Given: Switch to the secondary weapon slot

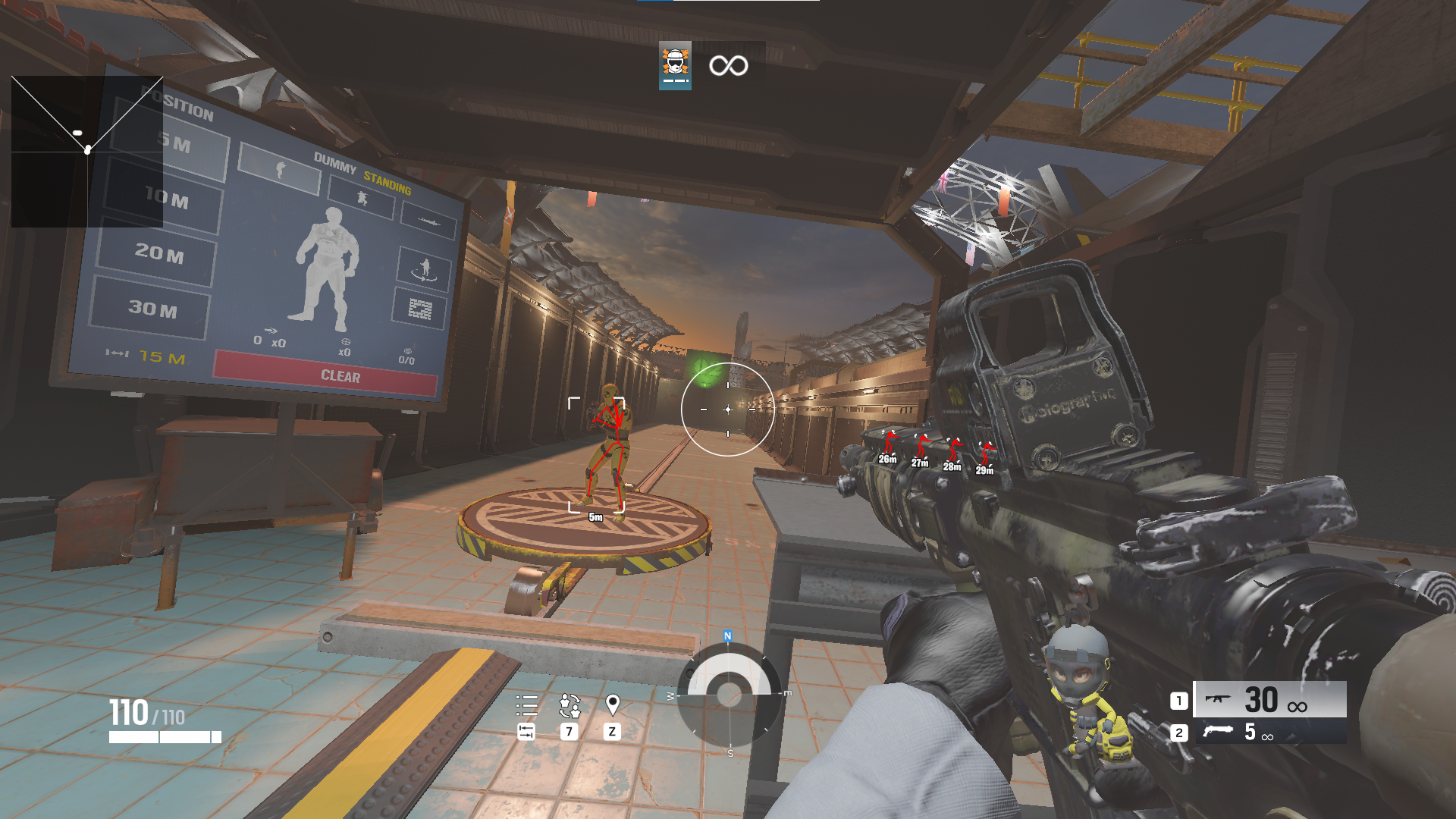Looking at the screenshot, I should click(x=1269, y=732).
